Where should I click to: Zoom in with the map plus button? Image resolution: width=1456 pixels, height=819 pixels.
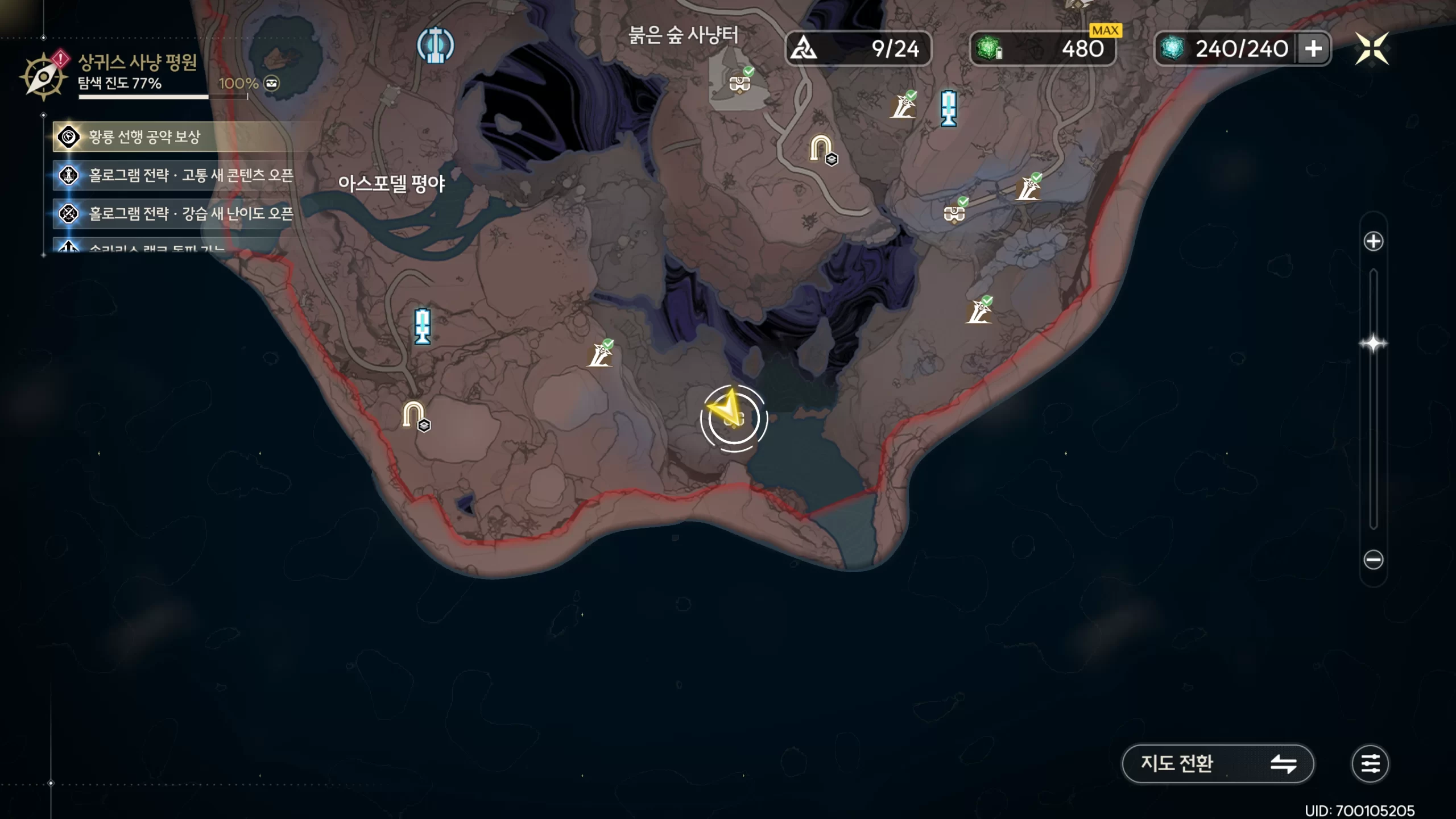point(1373,241)
